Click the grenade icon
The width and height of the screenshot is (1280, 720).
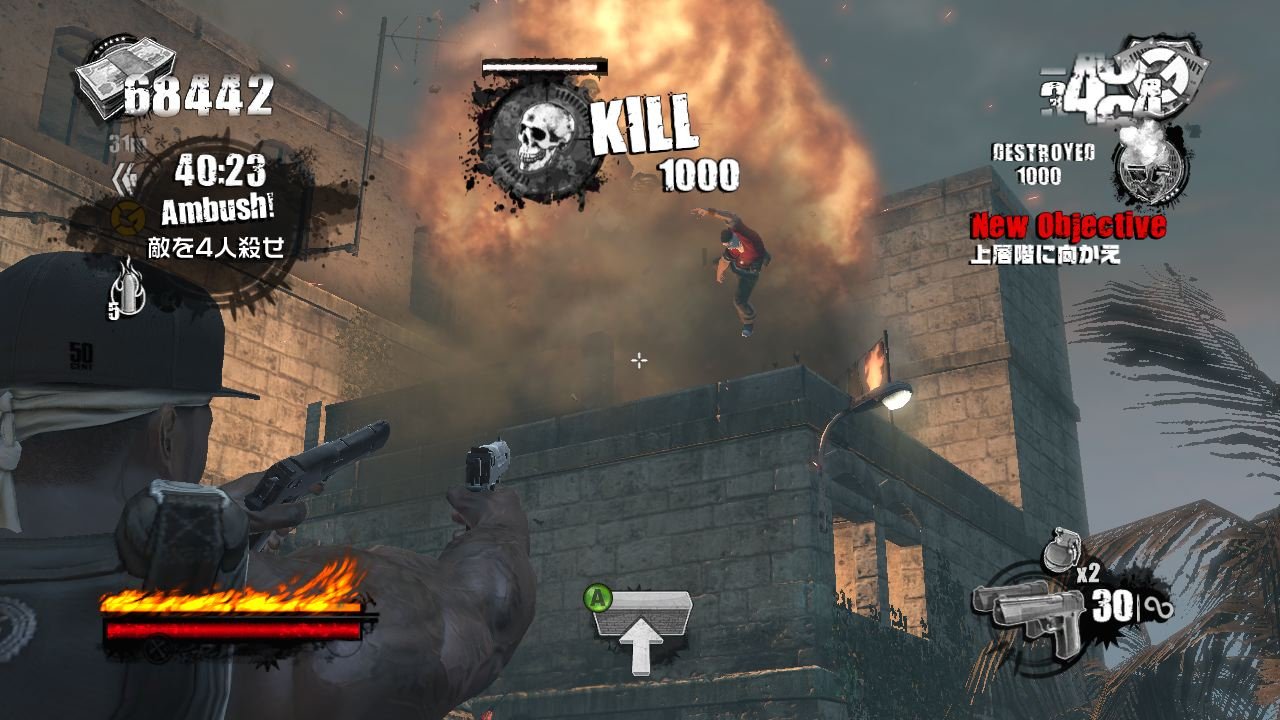[x=1059, y=550]
